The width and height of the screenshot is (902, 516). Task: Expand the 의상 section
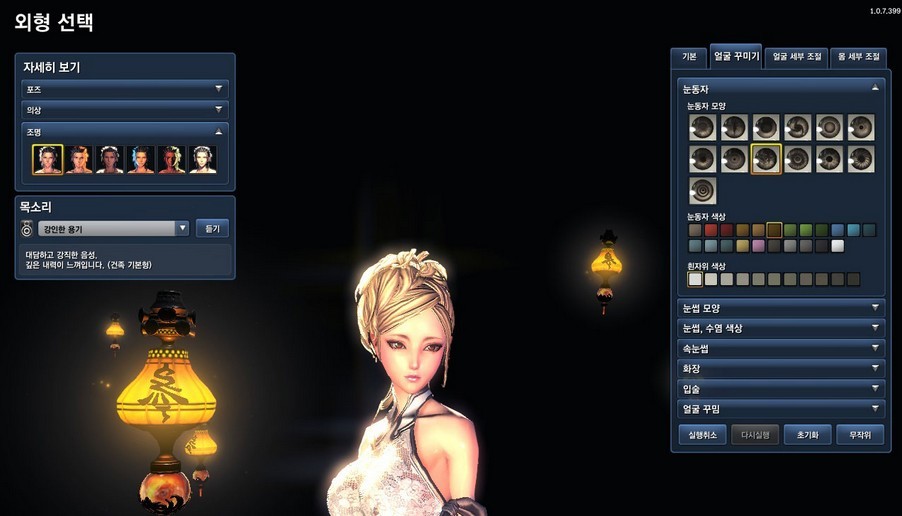click(125, 110)
